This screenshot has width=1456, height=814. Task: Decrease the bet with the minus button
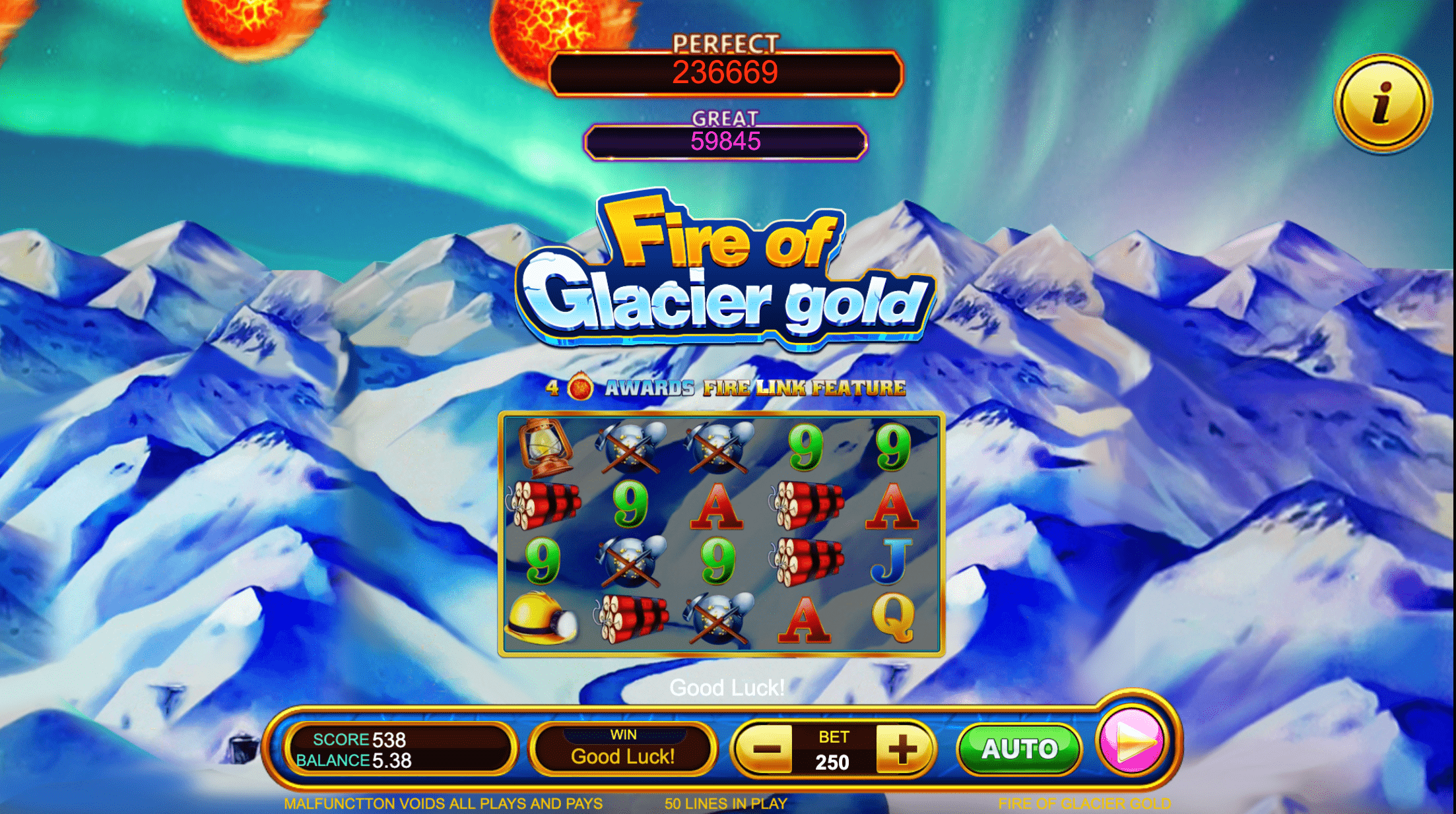click(767, 749)
